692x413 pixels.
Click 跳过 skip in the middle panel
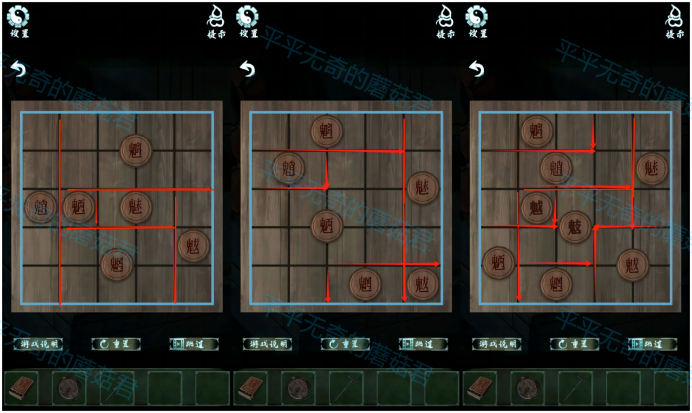421,343
